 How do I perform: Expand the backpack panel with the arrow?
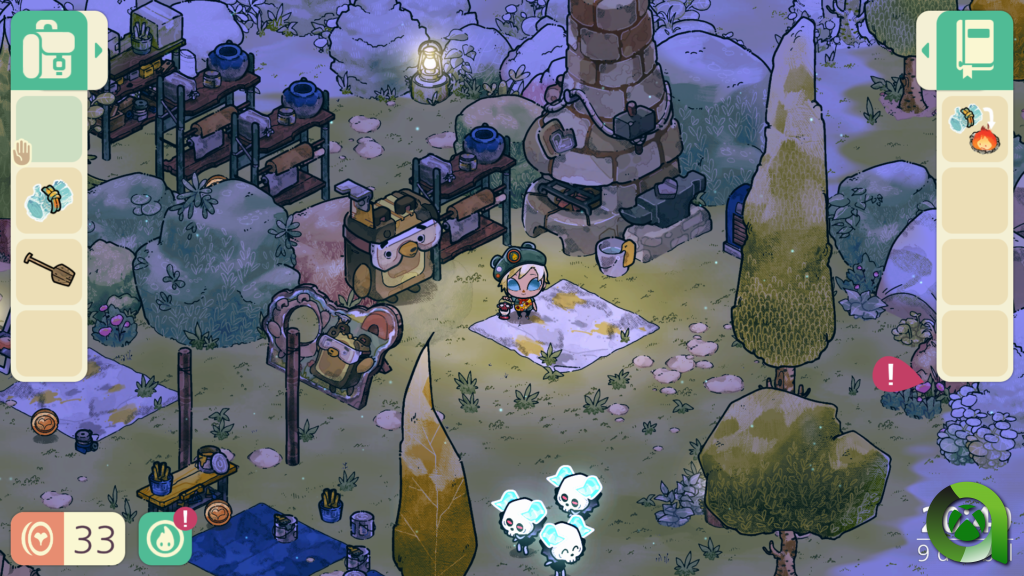pyautogui.click(x=99, y=50)
